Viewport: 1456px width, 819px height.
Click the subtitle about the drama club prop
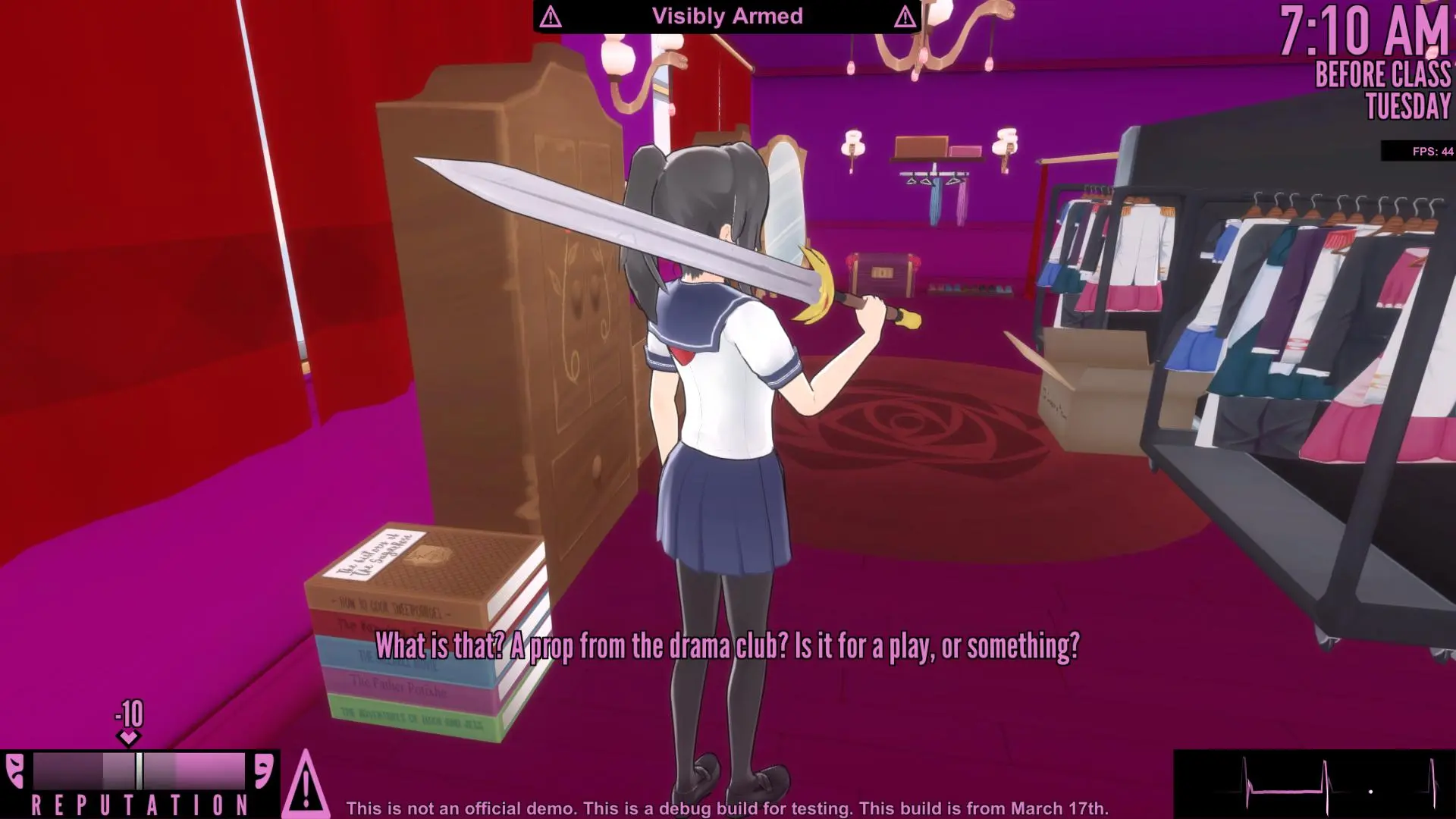click(x=728, y=648)
